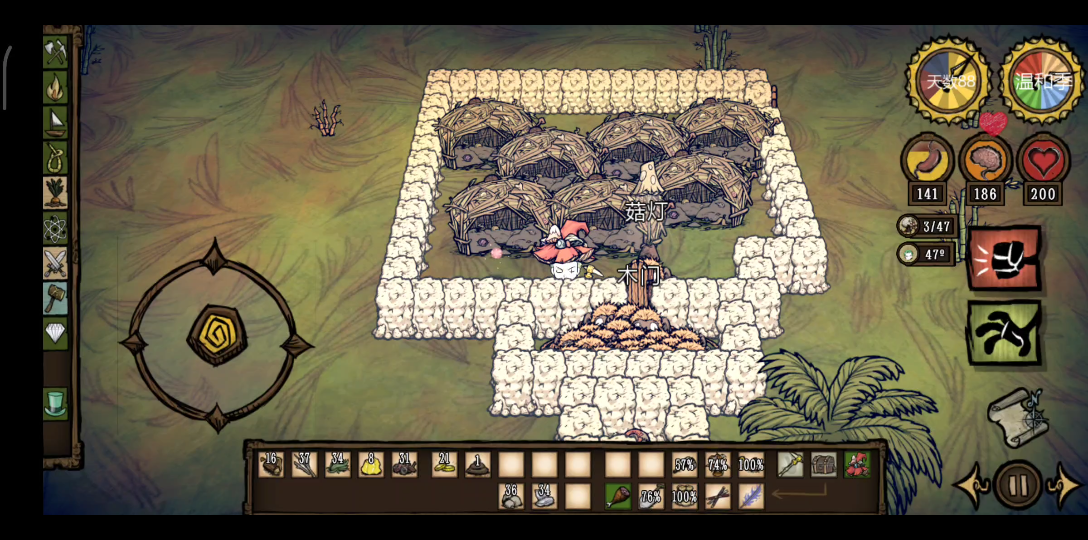The height and width of the screenshot is (540, 1088).
Task: Switch to the Food farming crafting tab
Action: 55,192
